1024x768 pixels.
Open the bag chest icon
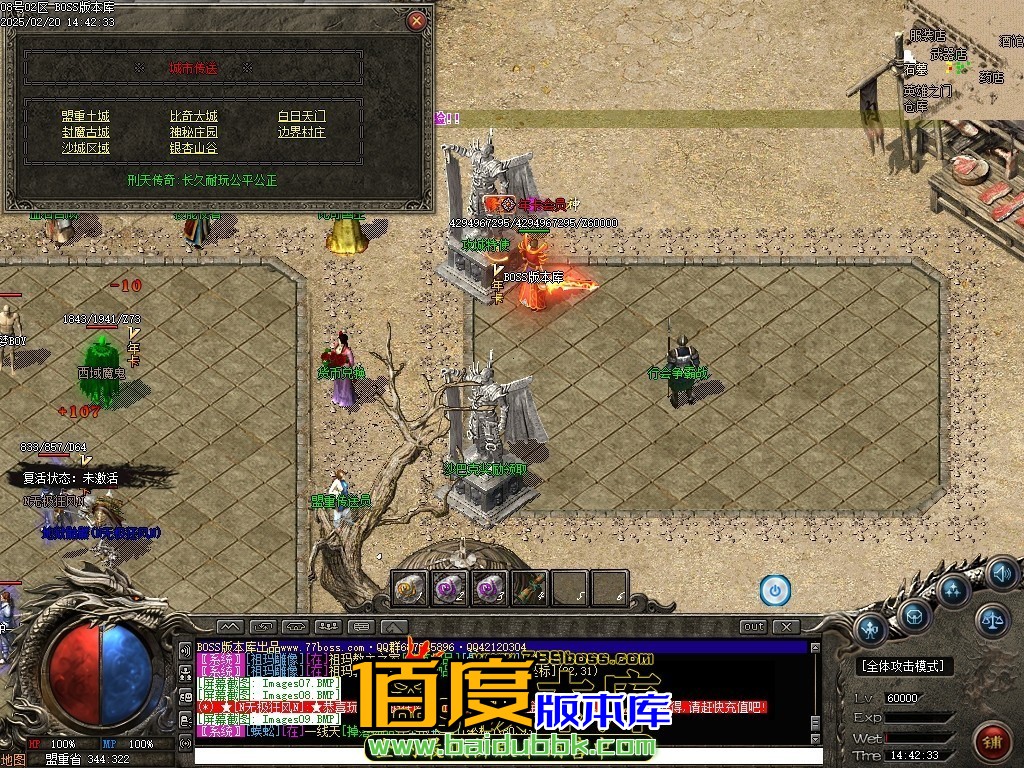914,614
